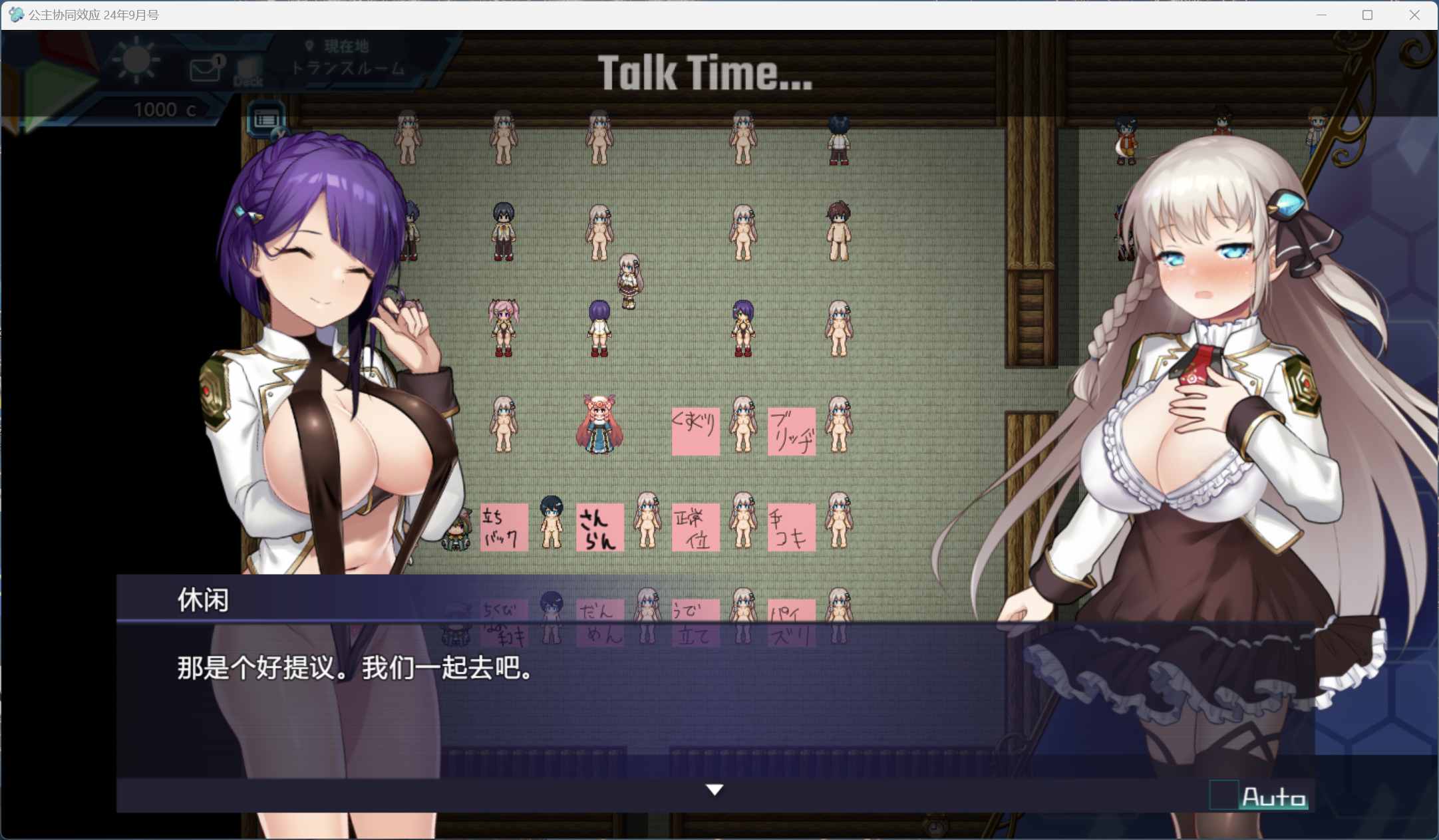Image resolution: width=1439 pixels, height=840 pixels.
Task: Open the Deck panel icon
Action: click(247, 69)
